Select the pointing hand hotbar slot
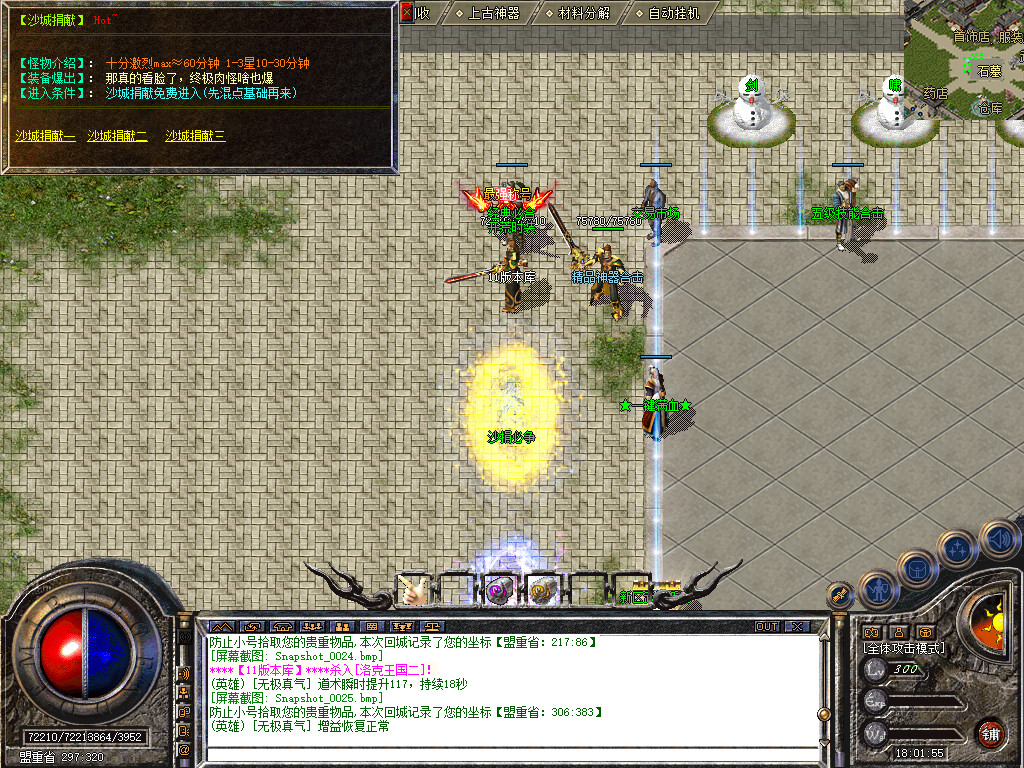The height and width of the screenshot is (768, 1024). (413, 591)
